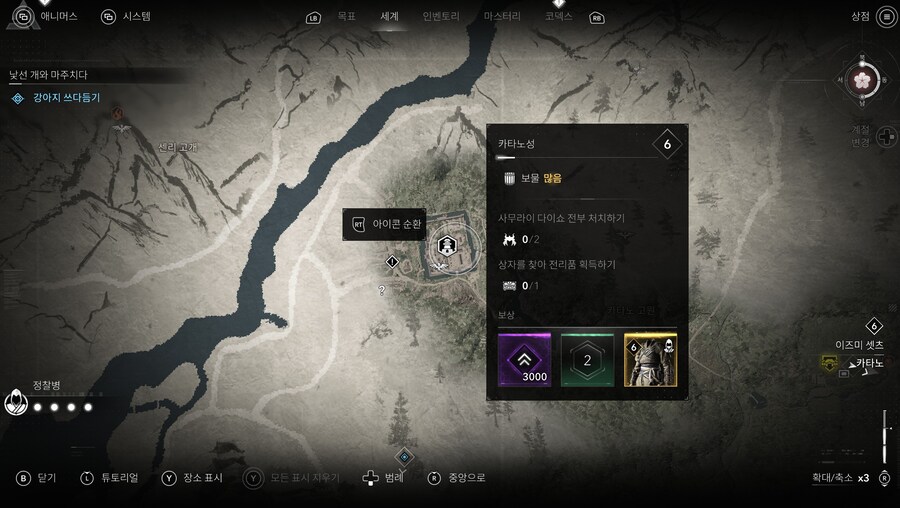Select the 카타노성 castle map marker
This screenshot has height=508, width=900.
(447, 242)
